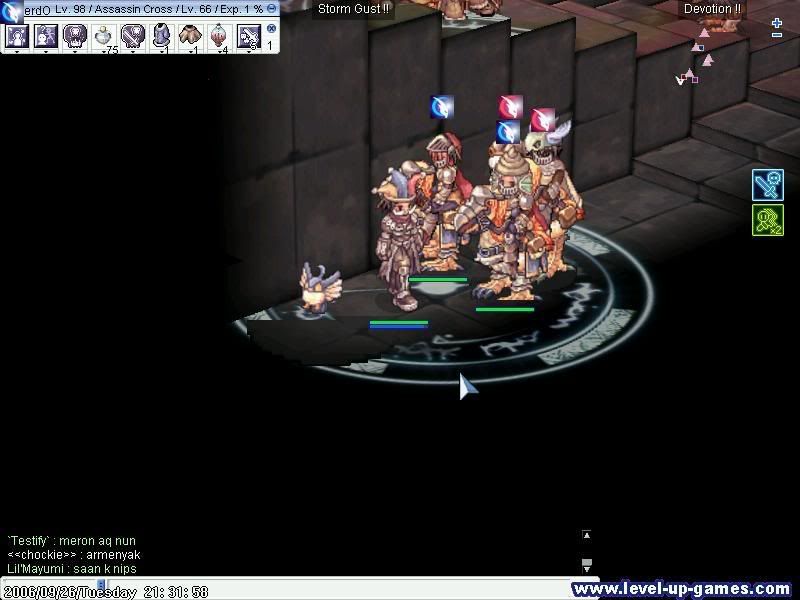This screenshot has height=600, width=800.
Task: Cast the plain purple skull skill
Action: [75, 37]
